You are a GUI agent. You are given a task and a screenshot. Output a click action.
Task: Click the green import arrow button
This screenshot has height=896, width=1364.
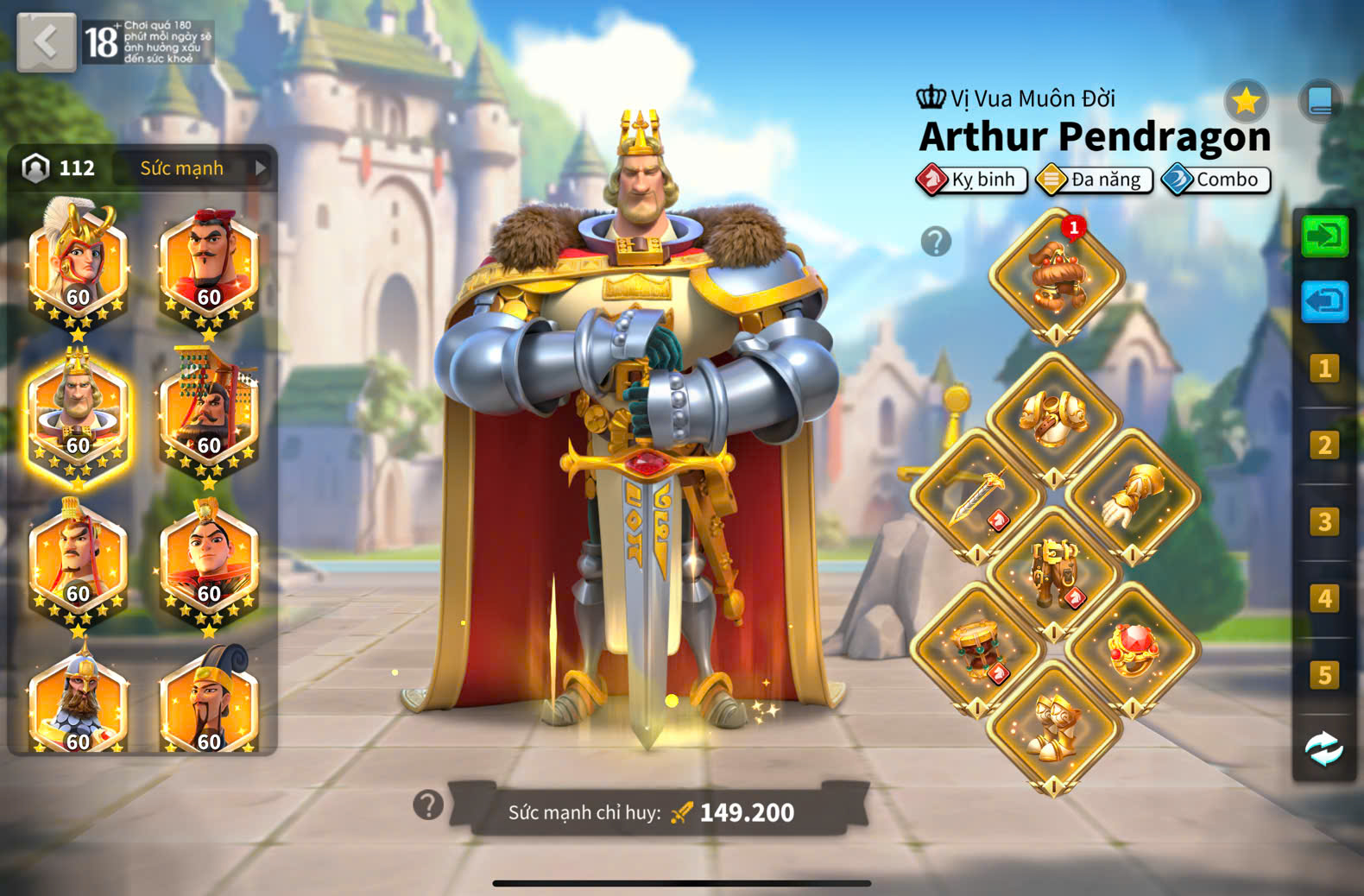[1324, 237]
